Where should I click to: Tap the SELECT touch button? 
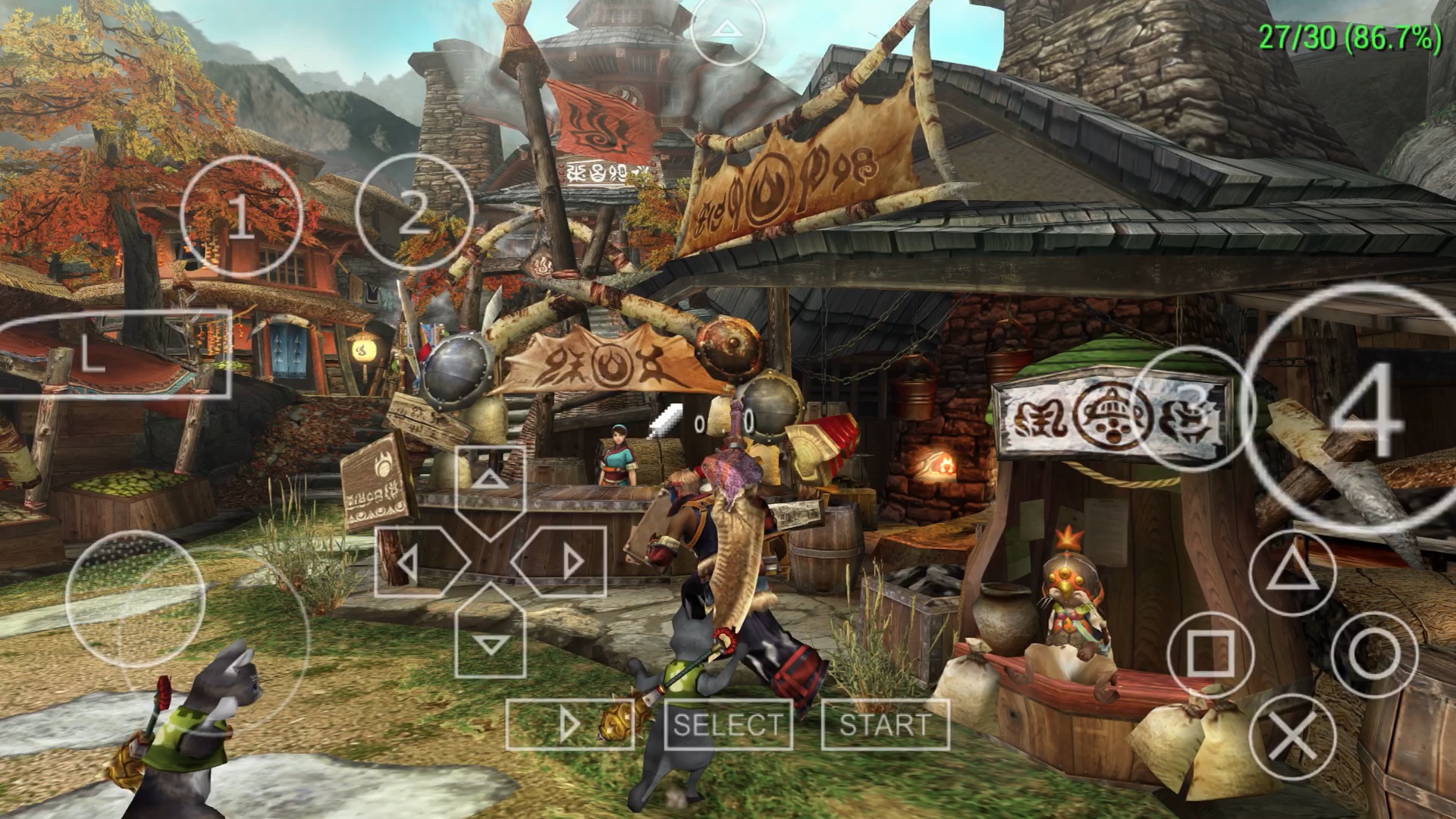click(x=727, y=724)
